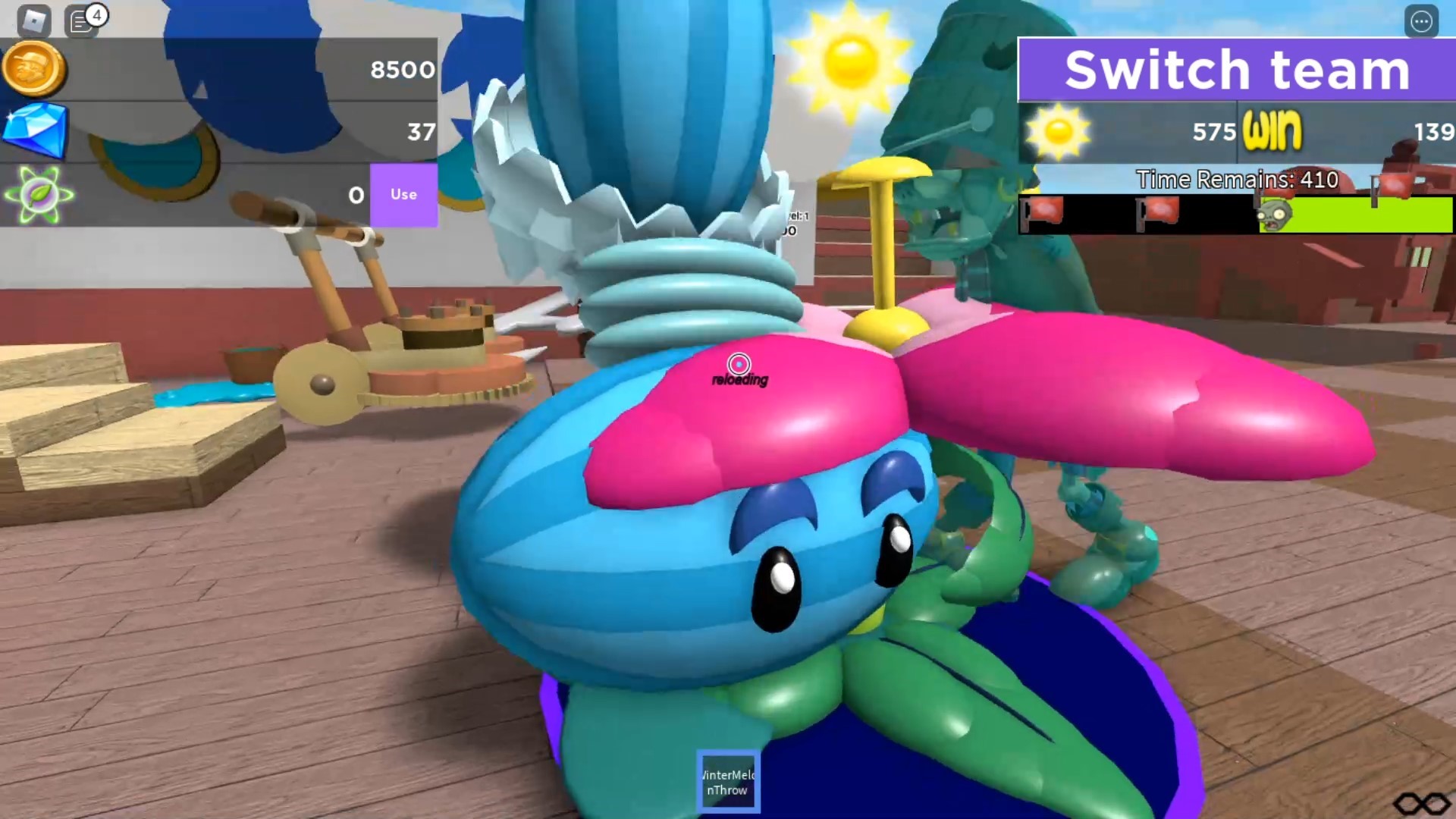This screenshot has width=1456, height=819.
Task: Click the WIN badge on the scoreboard
Action: tap(1272, 131)
